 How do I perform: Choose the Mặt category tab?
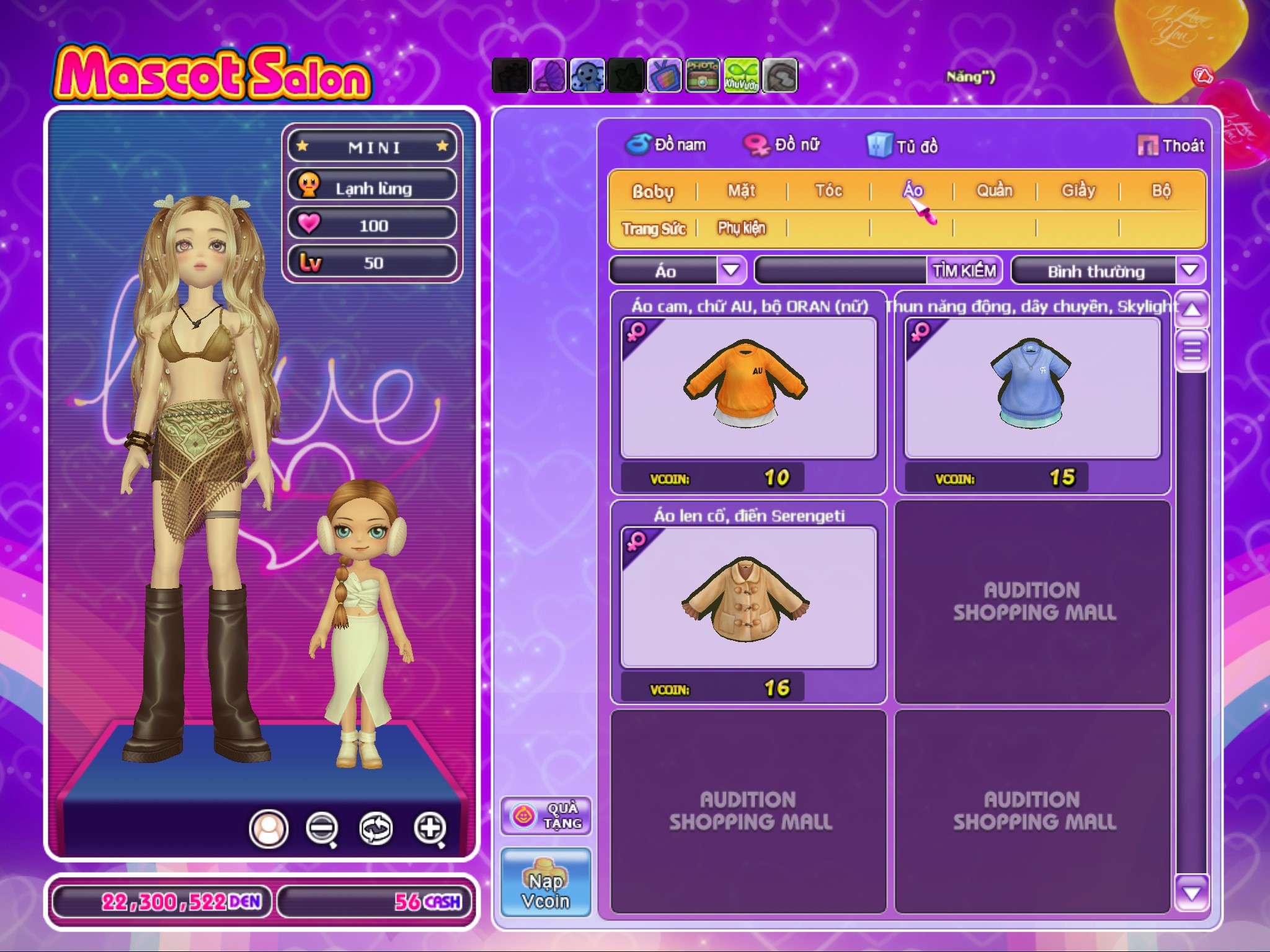pos(741,190)
